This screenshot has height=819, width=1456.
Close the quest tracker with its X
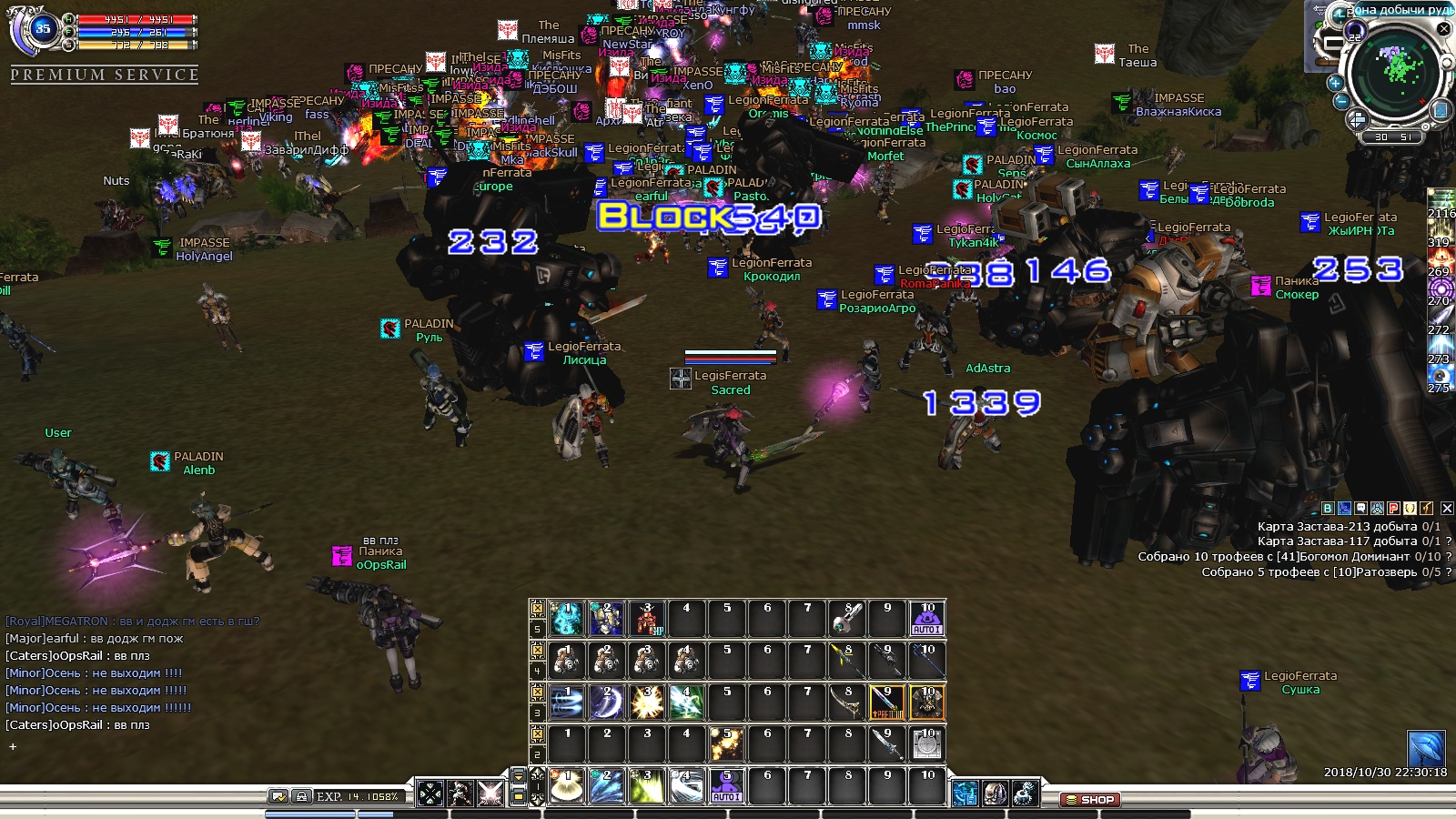1447,509
